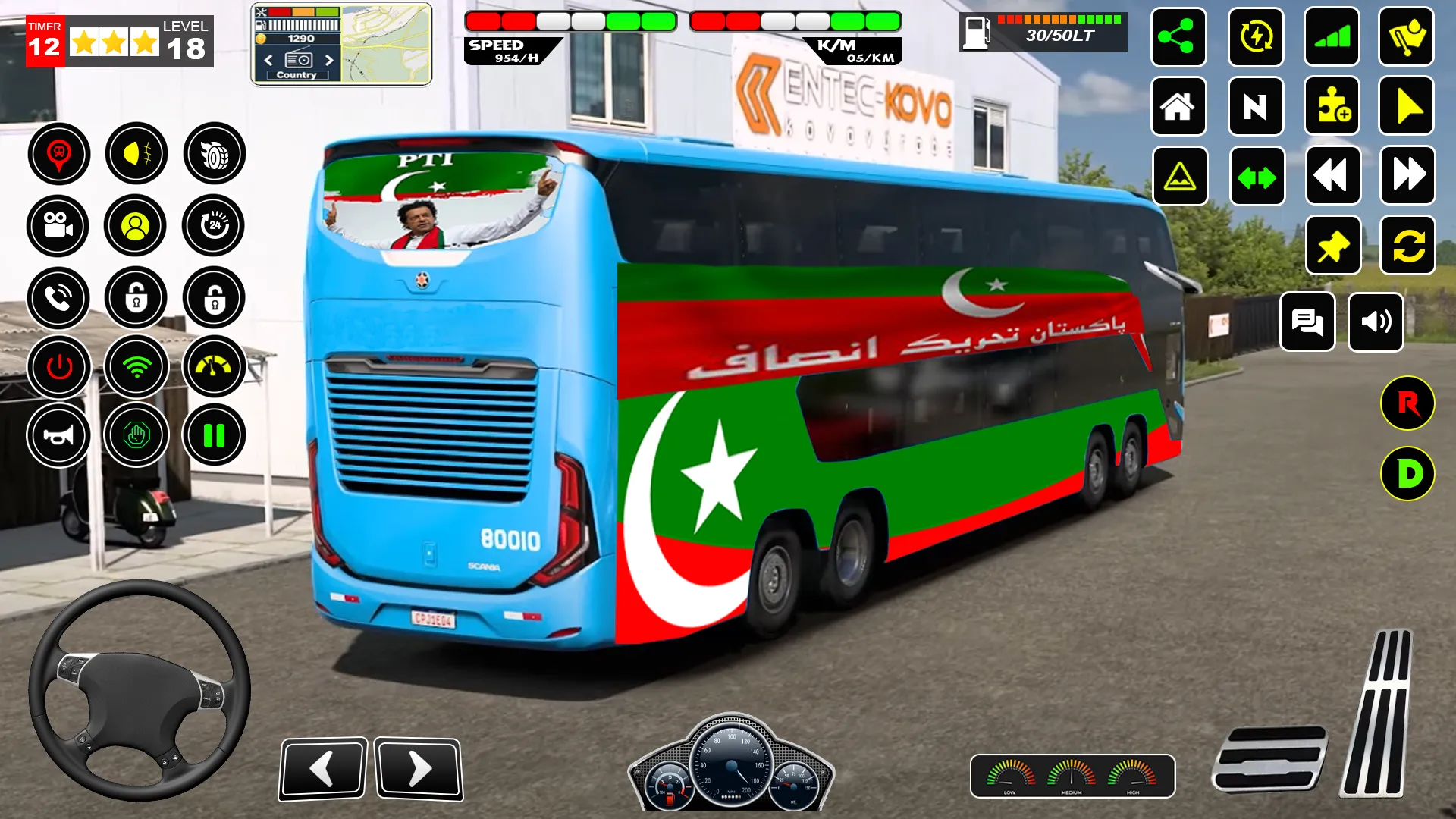
Task: Open the chat messages panel
Action: 1307,322
